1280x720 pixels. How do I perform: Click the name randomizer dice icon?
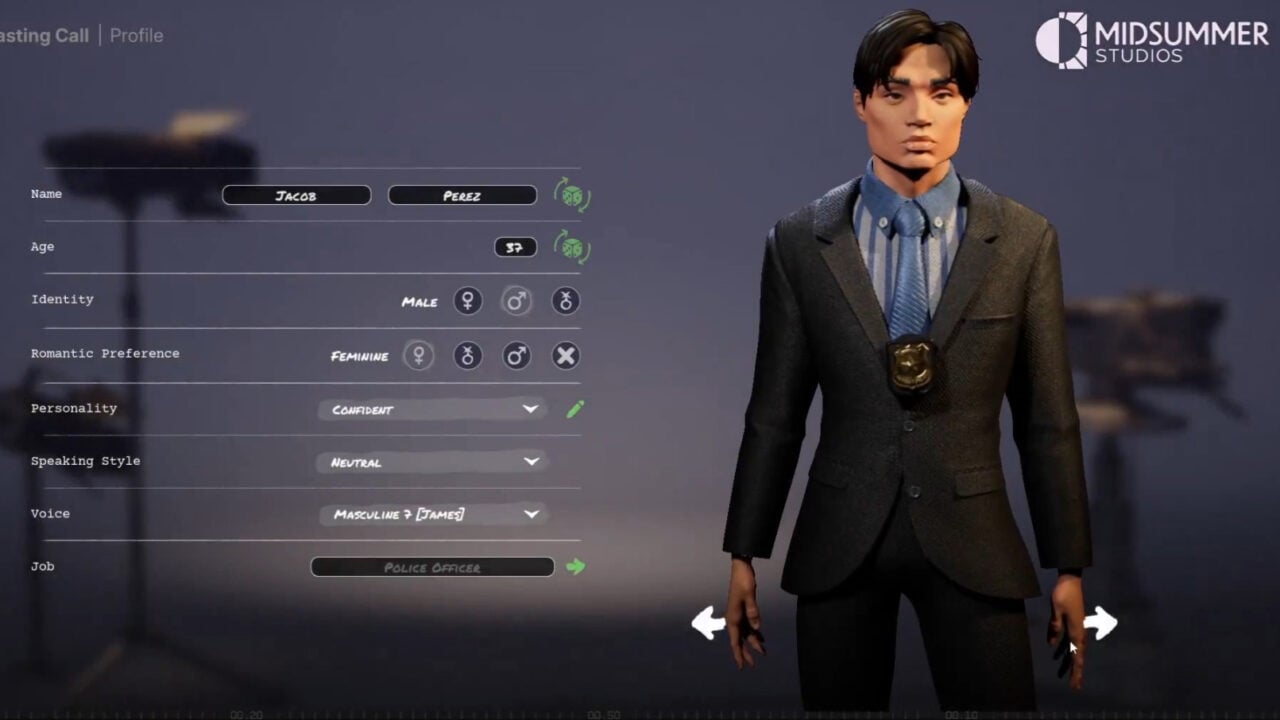click(572, 196)
